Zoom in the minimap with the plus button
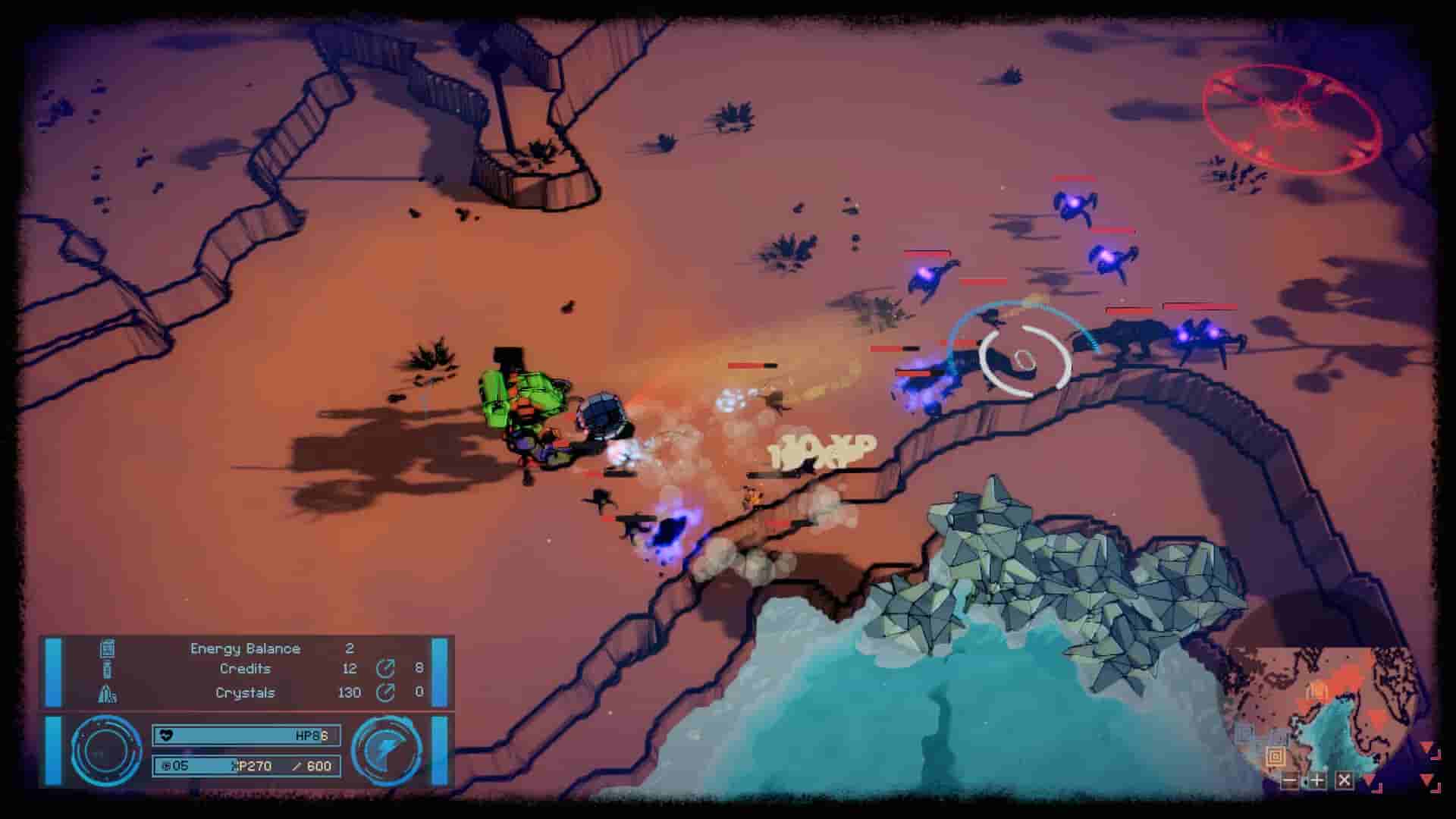This screenshot has width=1456, height=819. [1316, 780]
